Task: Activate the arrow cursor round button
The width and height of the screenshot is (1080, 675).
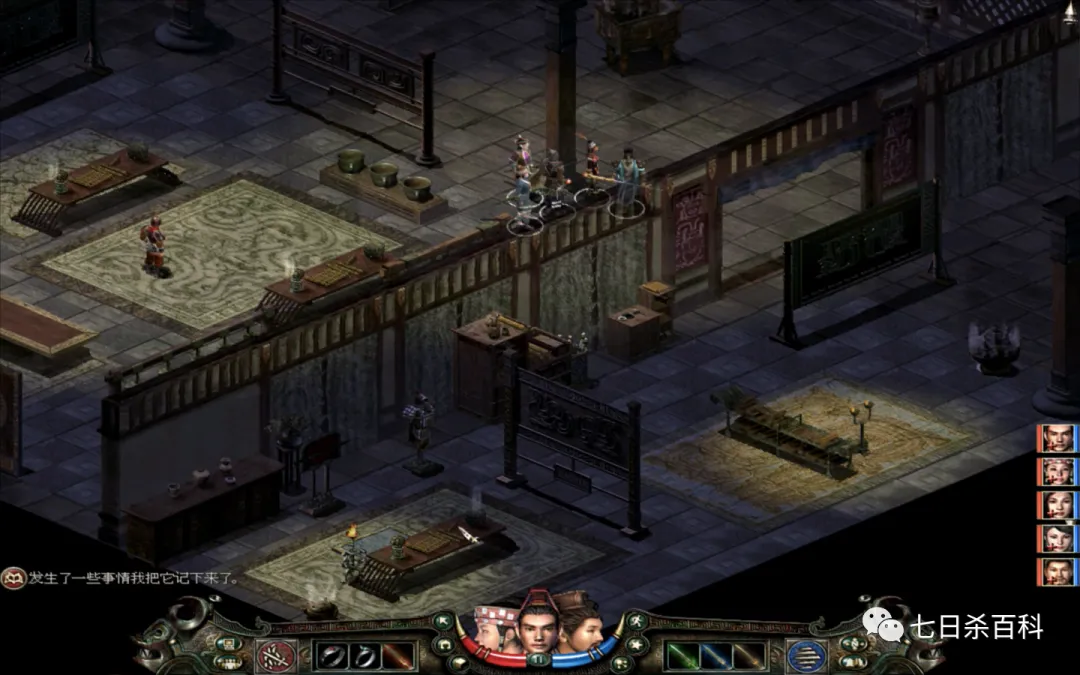Action: (443, 622)
